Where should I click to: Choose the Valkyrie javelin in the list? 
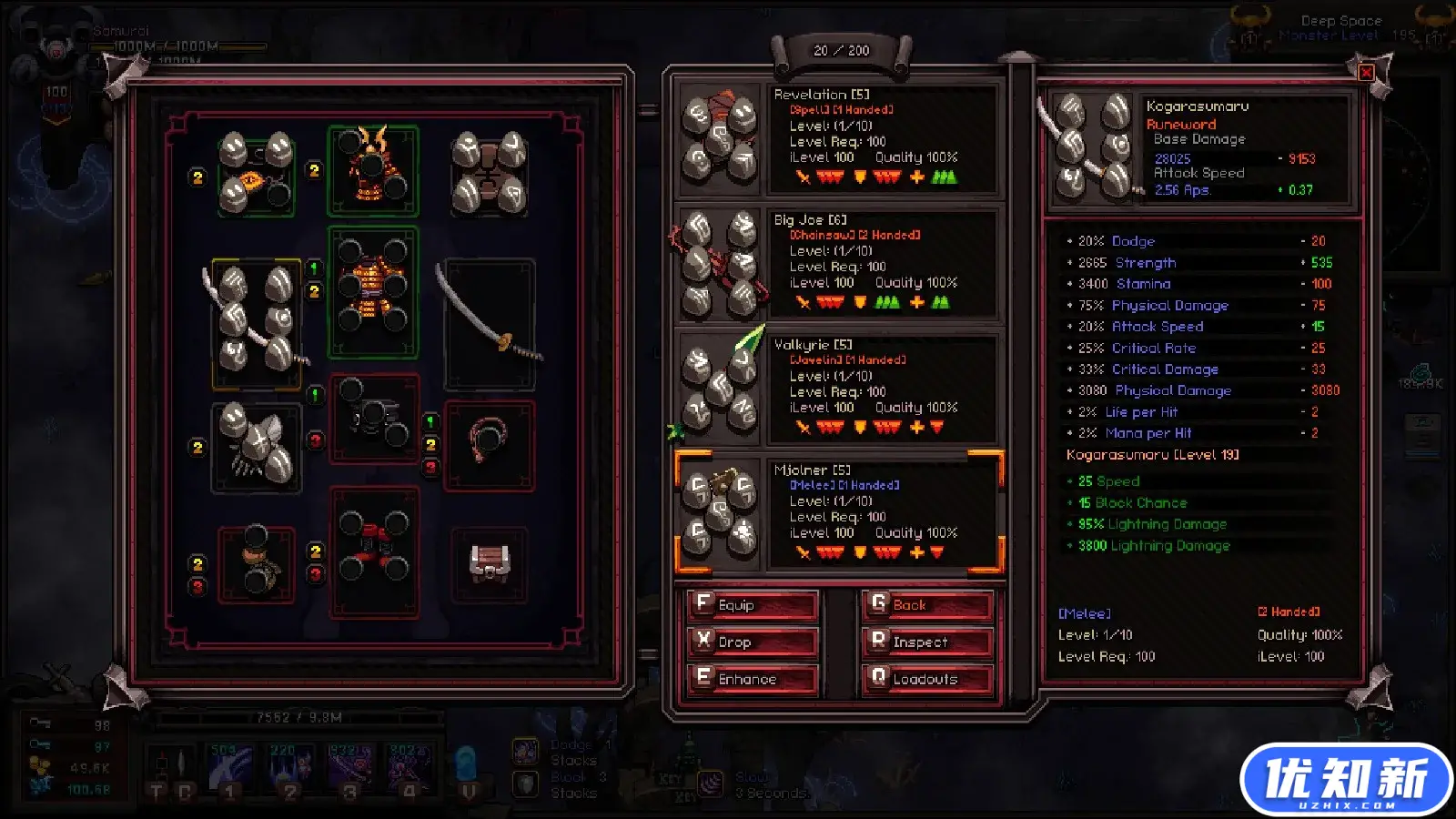[838, 389]
